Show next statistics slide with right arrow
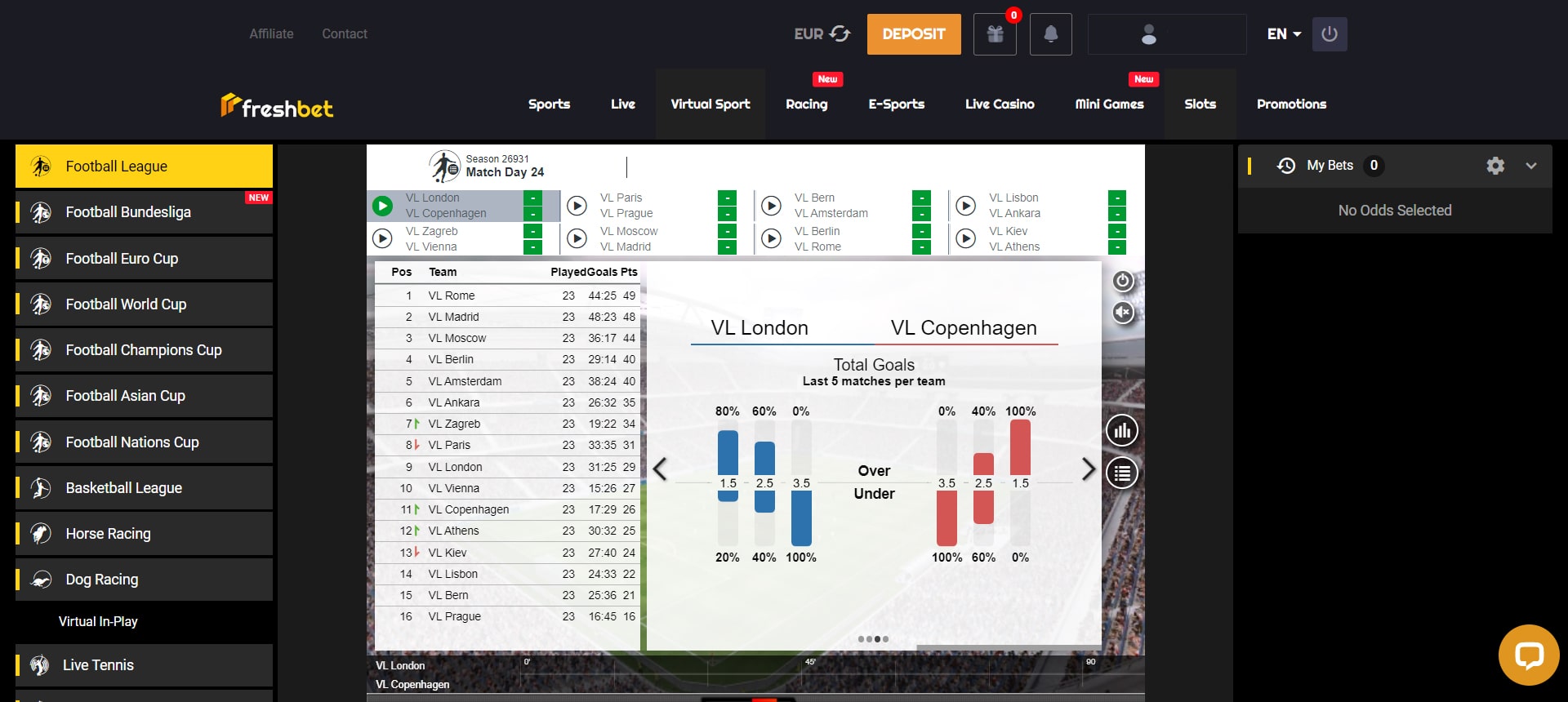Image resolution: width=1568 pixels, height=702 pixels. click(1088, 469)
